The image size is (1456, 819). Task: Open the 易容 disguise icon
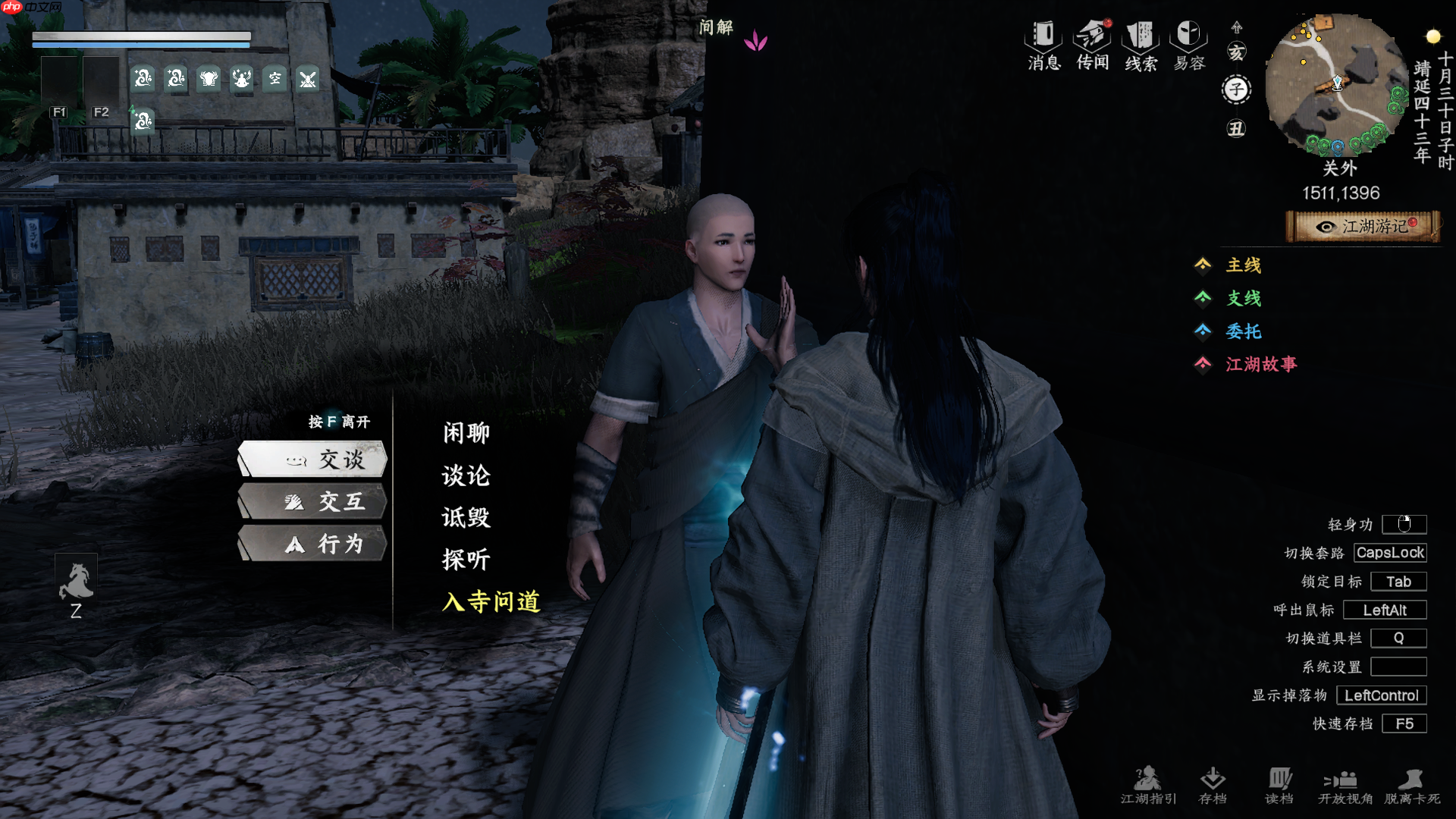[1189, 45]
